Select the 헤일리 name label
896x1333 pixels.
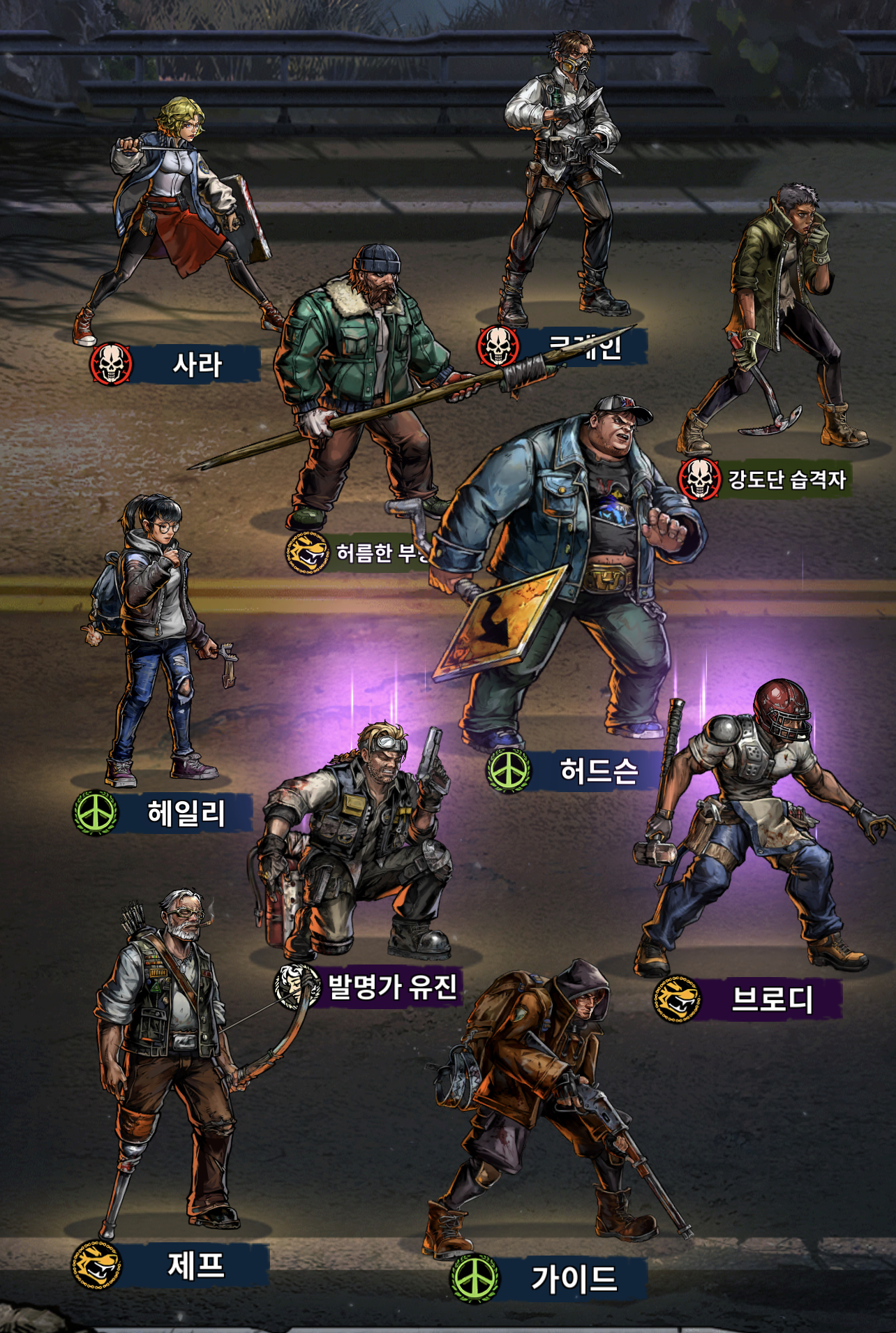coord(186,813)
